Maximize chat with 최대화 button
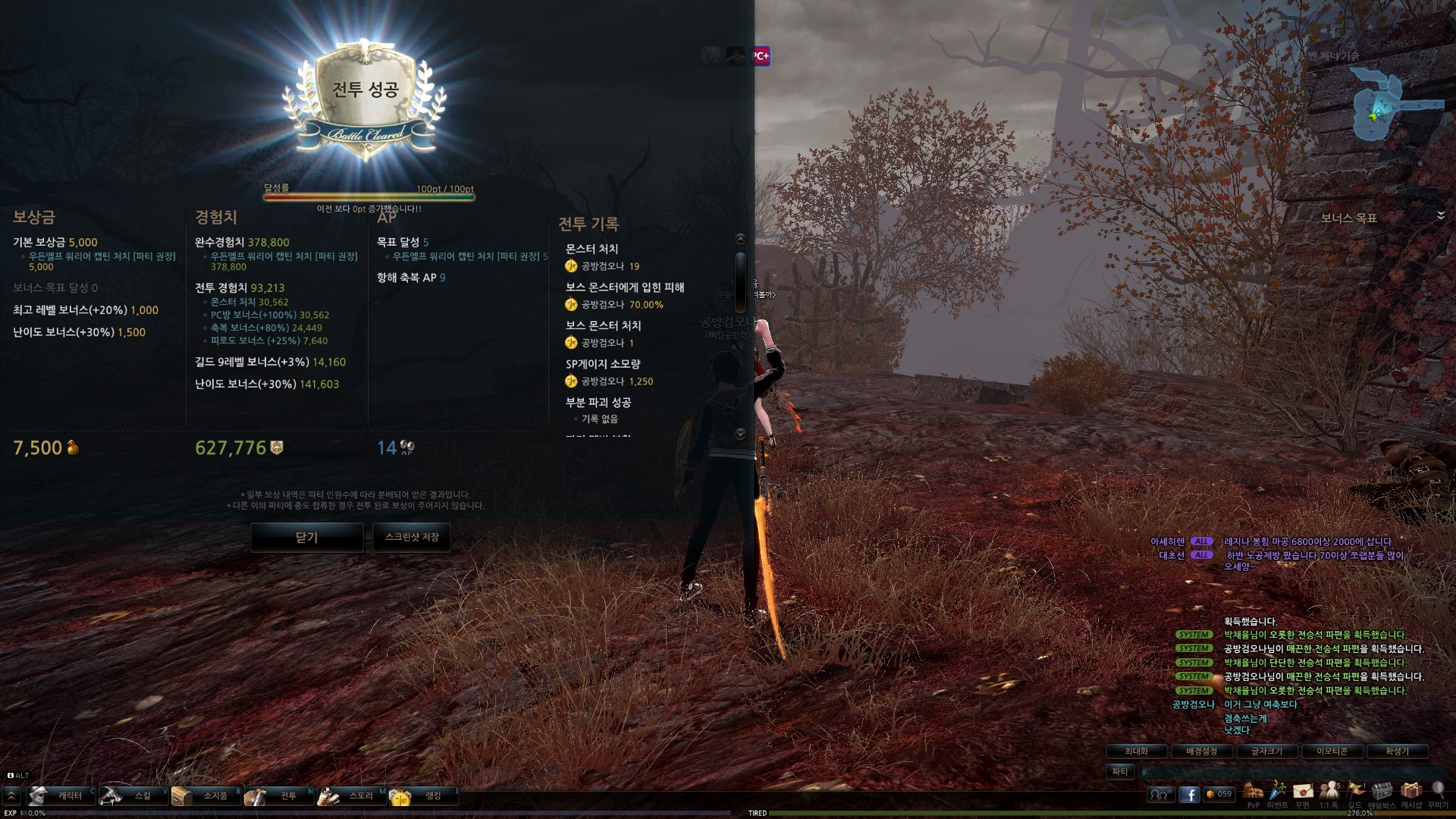Image resolution: width=1456 pixels, height=819 pixels. coord(1136,751)
